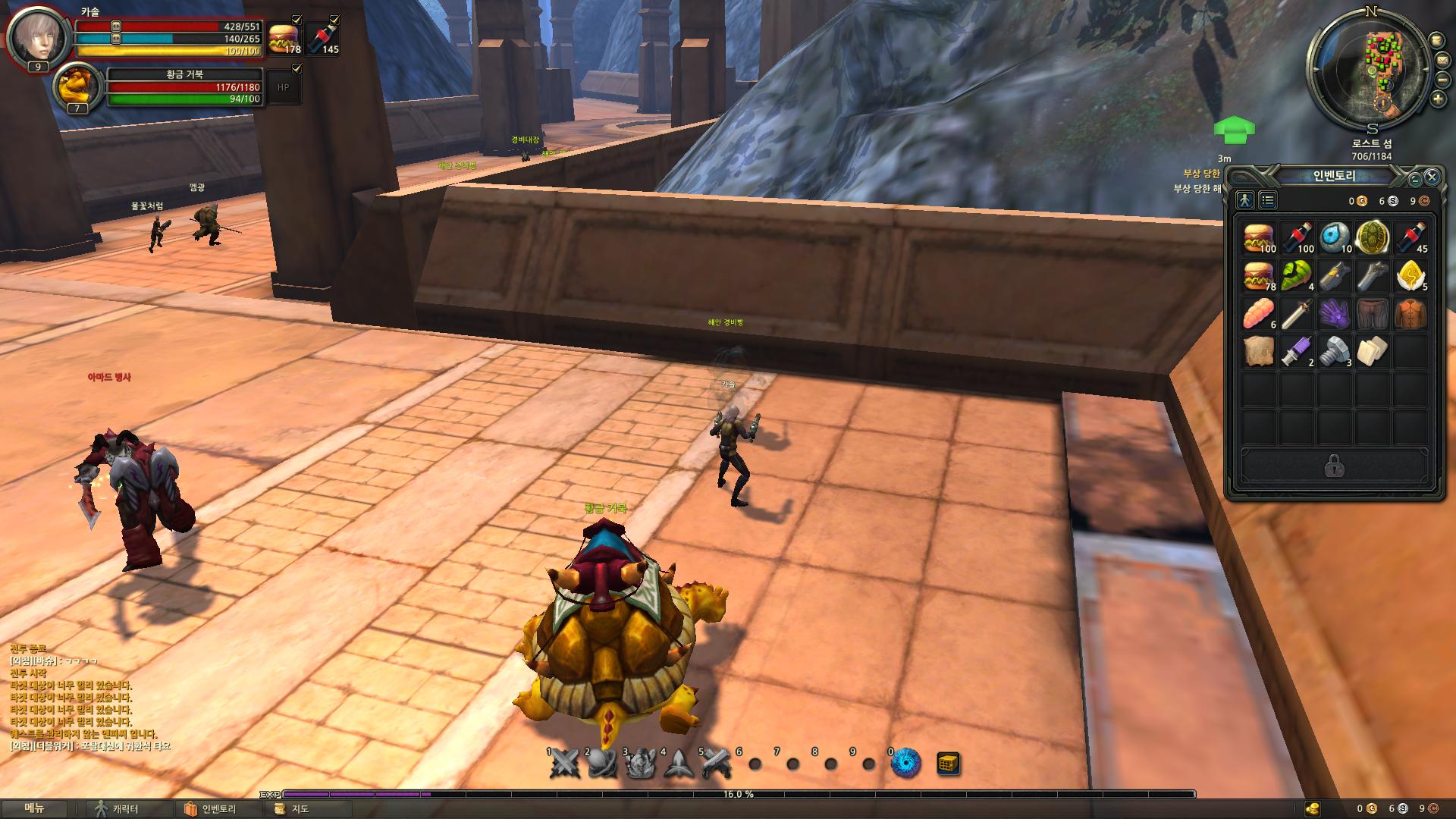Choose the purple syringe item
Screen dimensions: 1456x819
(x=1297, y=352)
